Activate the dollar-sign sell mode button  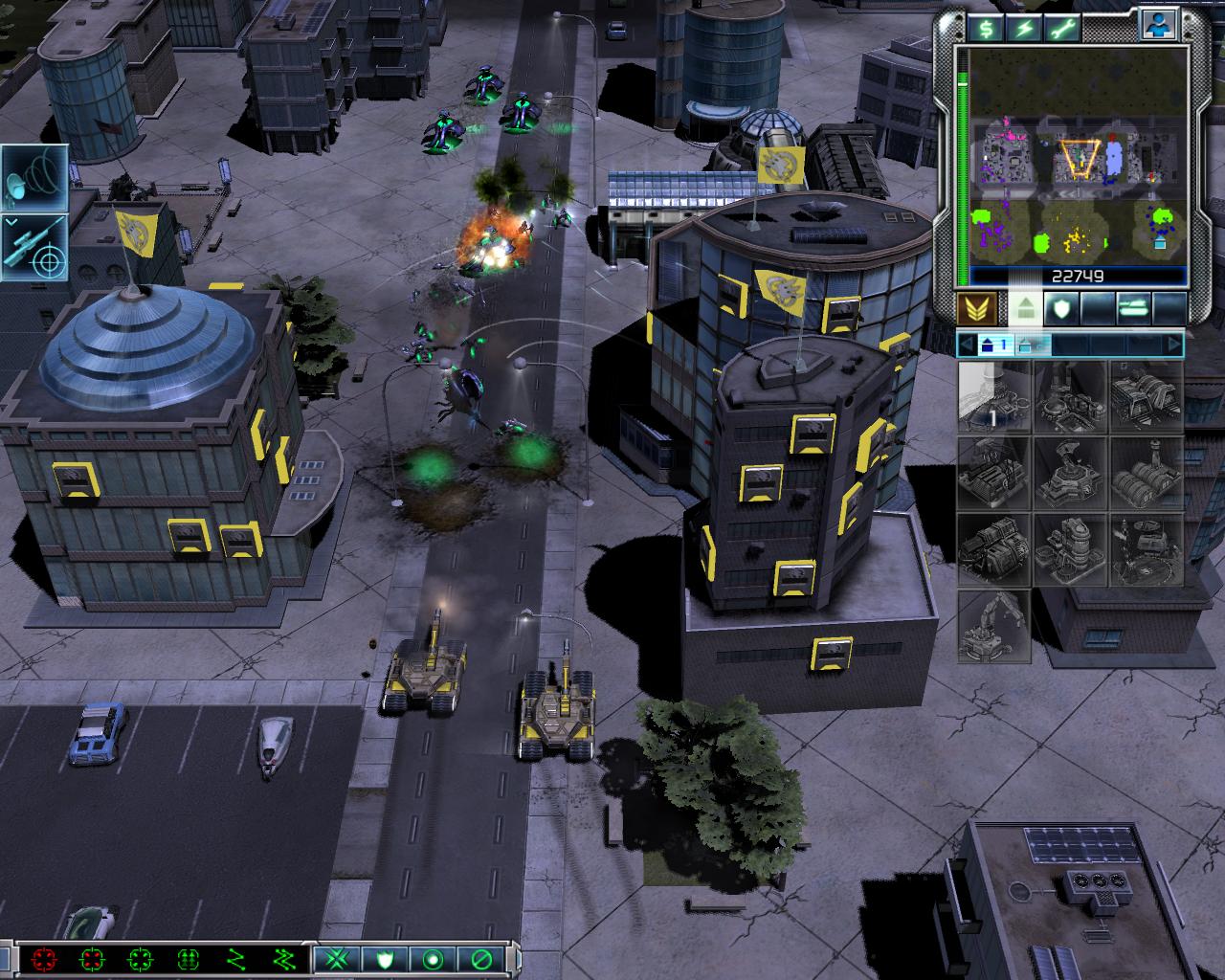pyautogui.click(x=985, y=29)
